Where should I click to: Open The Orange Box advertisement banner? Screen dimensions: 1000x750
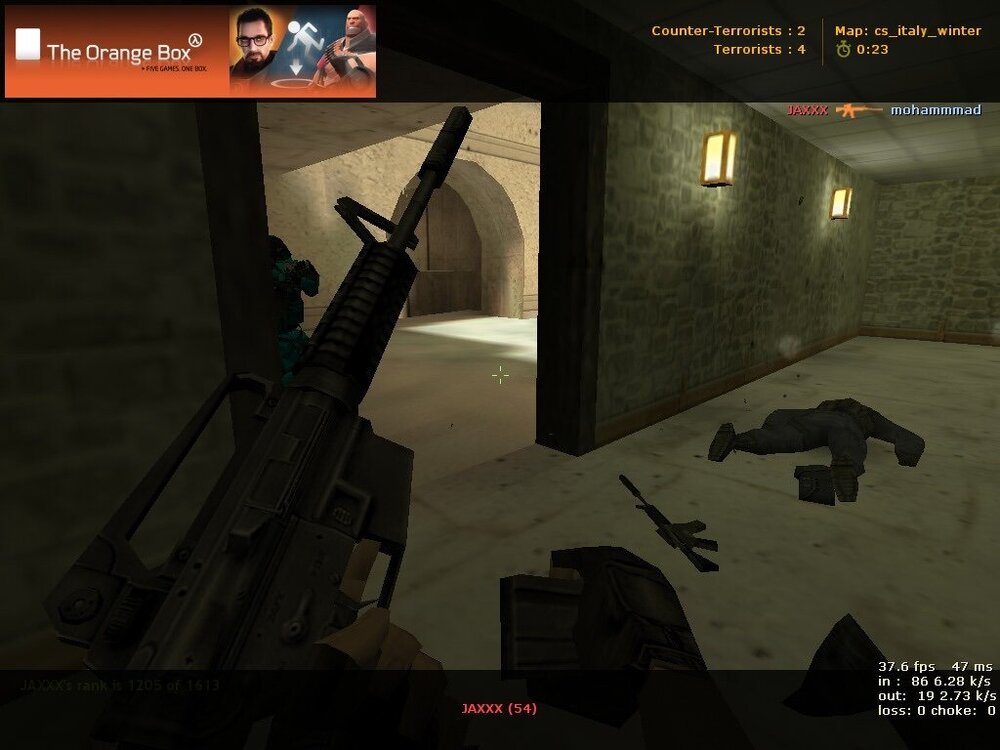[190, 52]
